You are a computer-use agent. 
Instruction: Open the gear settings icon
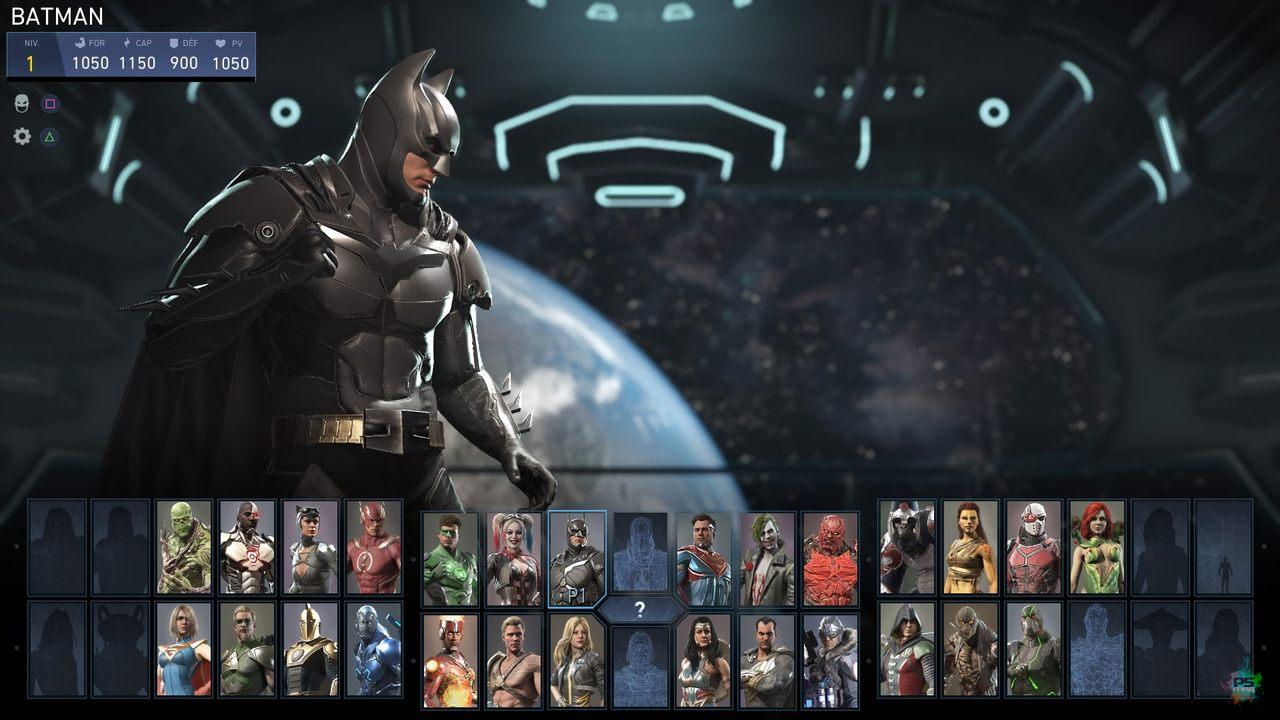tap(22, 136)
